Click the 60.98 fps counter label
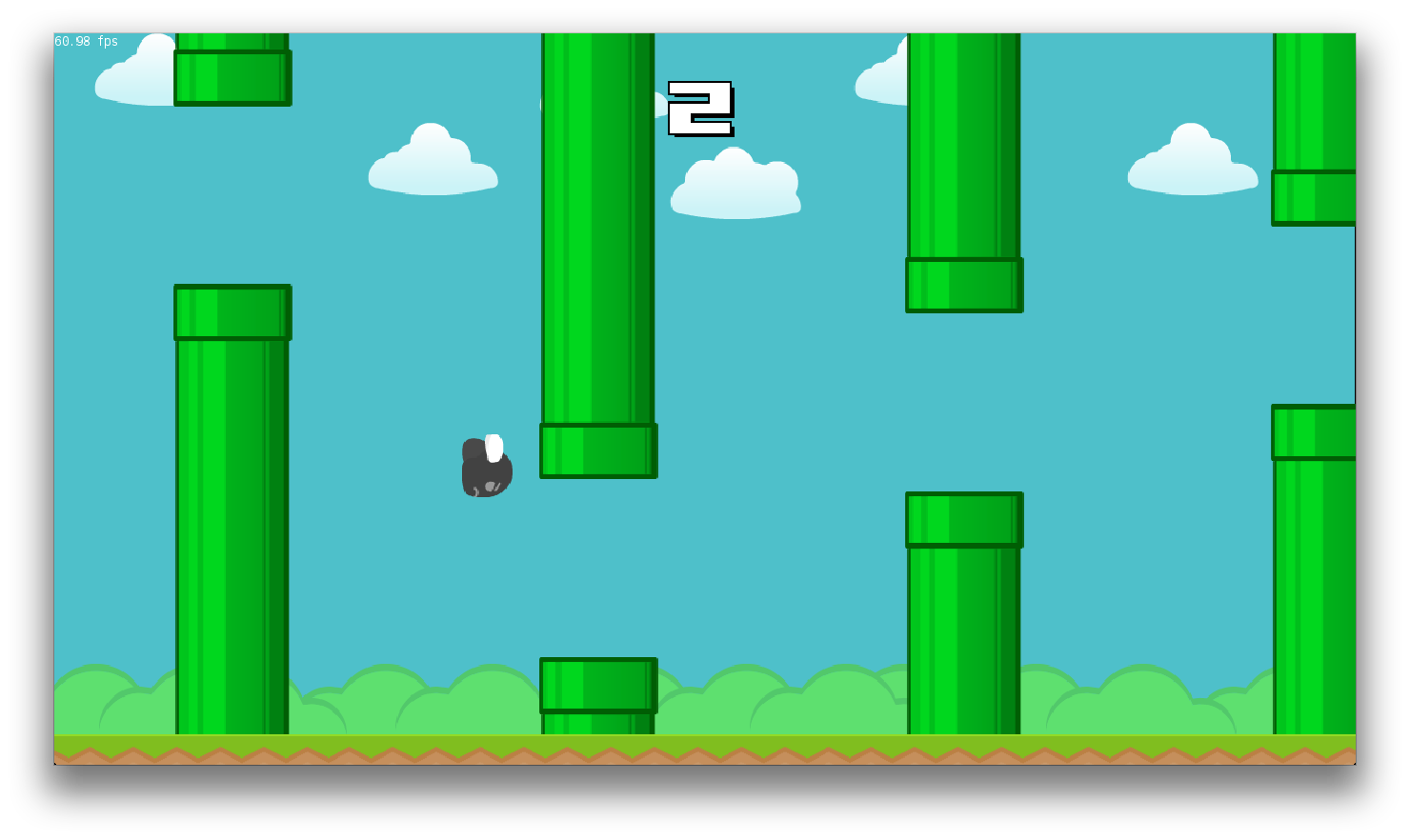Image resolution: width=1410 pixels, height=840 pixels. point(86,41)
